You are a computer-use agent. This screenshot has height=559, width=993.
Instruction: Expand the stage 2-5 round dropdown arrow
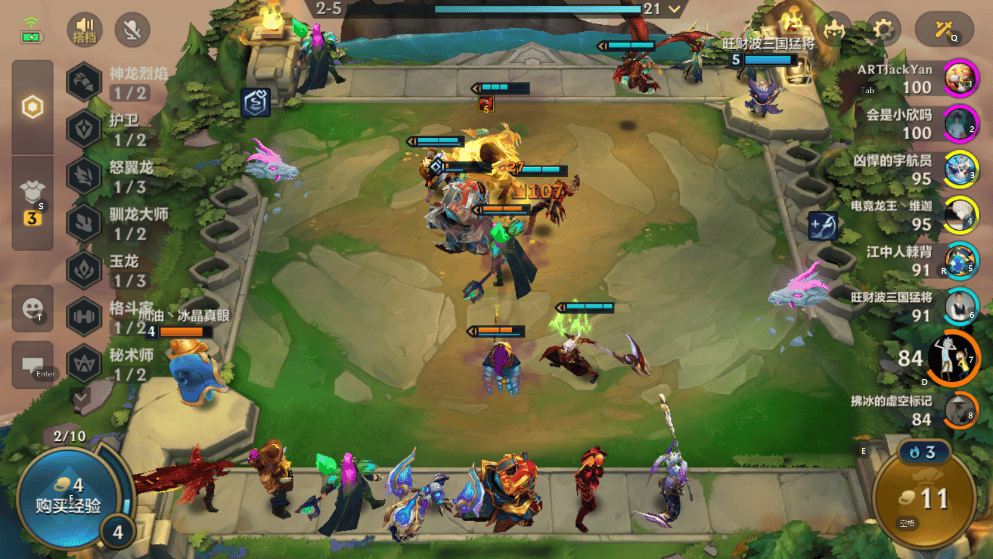676,9
